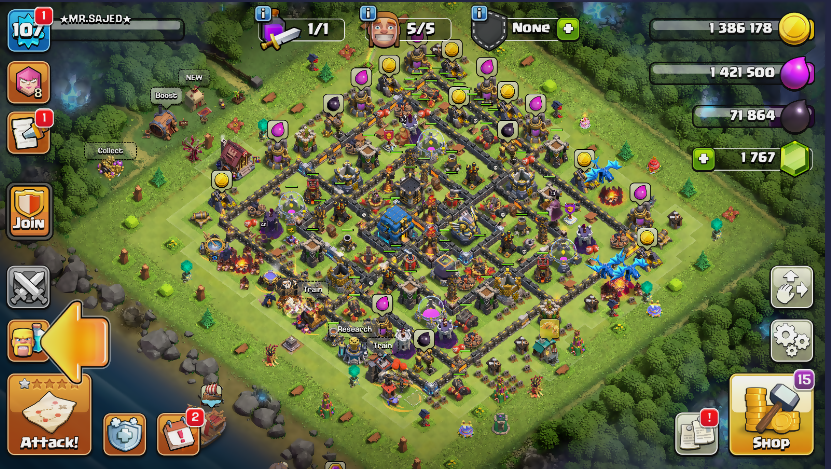Viewport: 831px width, 469px height.
Task: Open the settings gears menu
Action: [791, 341]
